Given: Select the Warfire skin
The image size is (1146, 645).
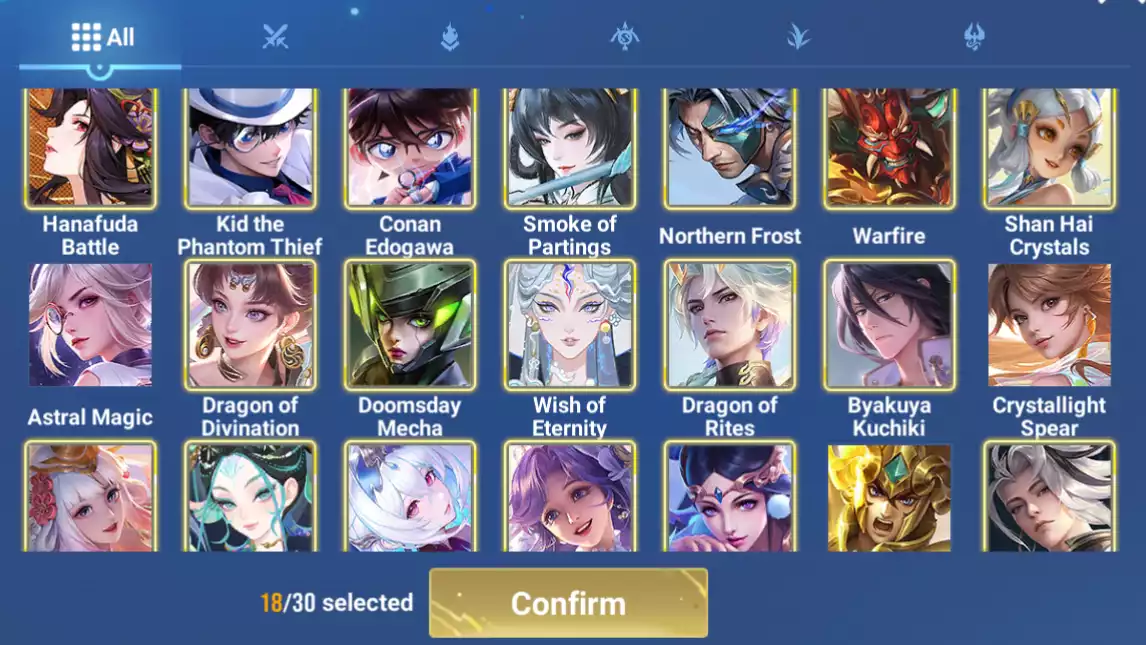Looking at the screenshot, I should point(889,147).
